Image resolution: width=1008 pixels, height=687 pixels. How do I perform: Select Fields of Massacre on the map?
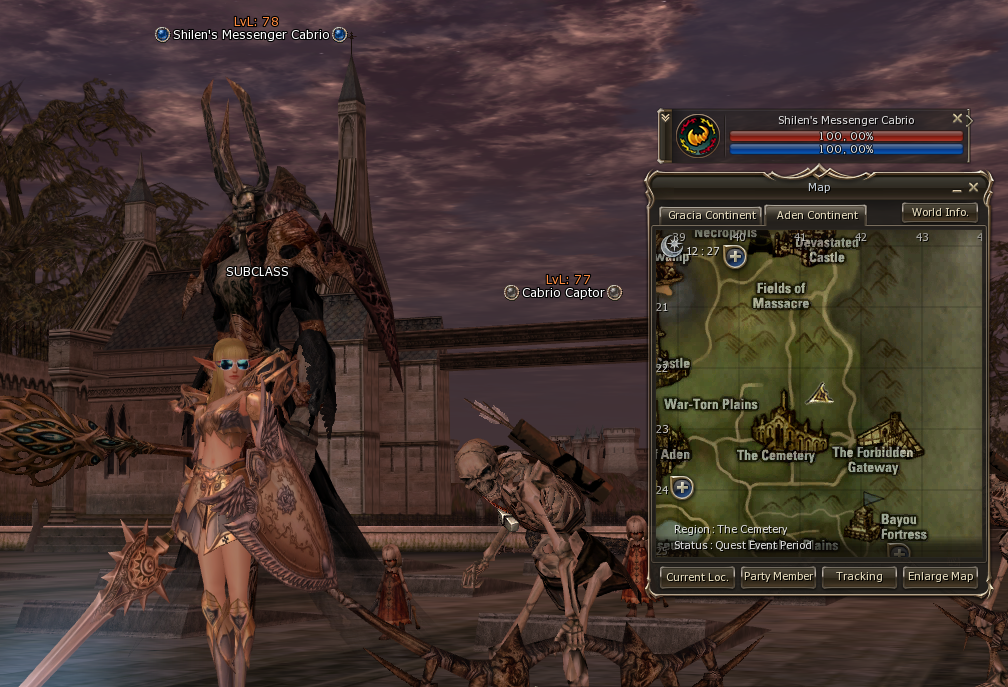(780, 296)
